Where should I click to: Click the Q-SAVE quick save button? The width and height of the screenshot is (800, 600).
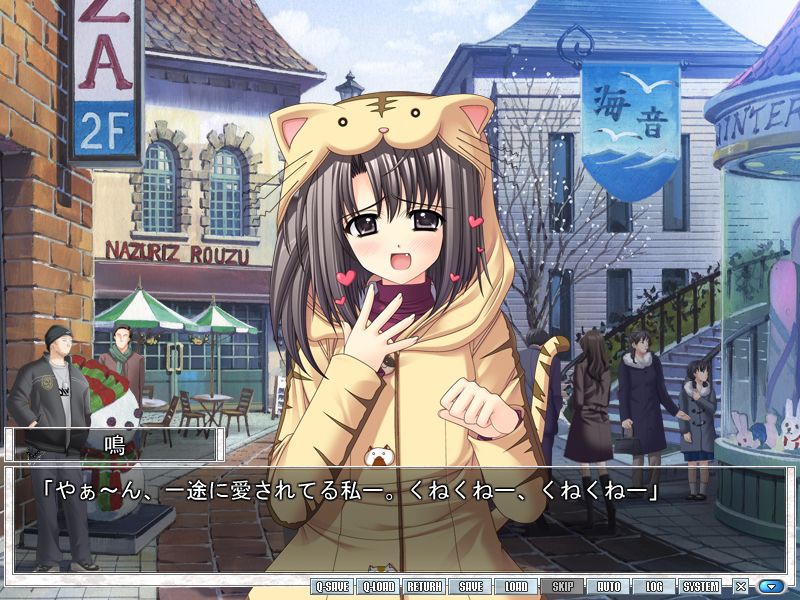(332, 587)
